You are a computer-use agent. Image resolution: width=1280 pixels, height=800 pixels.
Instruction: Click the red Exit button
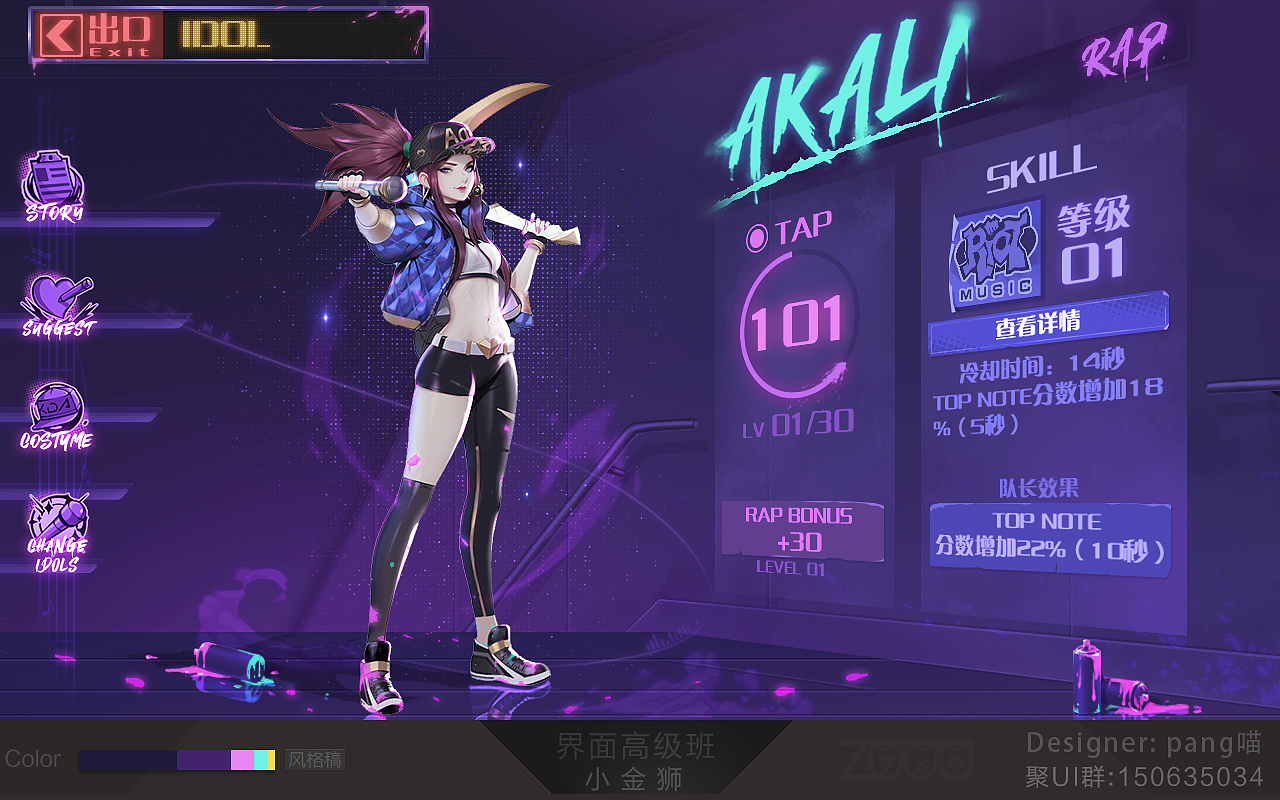tap(97, 35)
